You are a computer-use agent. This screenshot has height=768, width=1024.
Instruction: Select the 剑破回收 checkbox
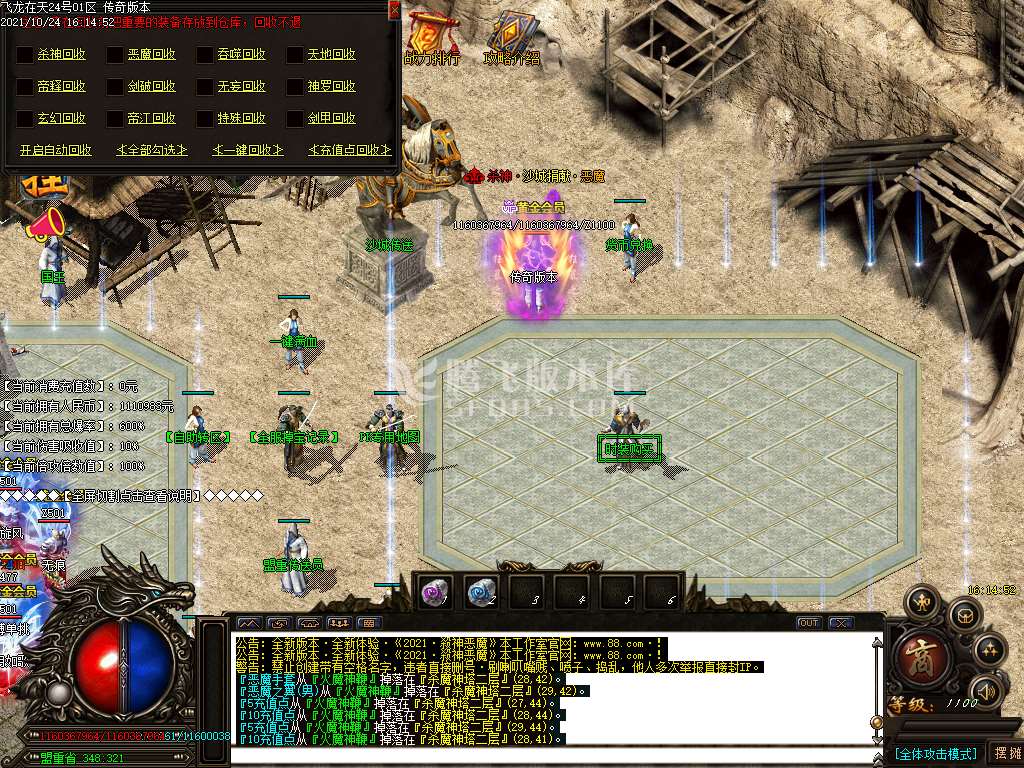coord(115,87)
